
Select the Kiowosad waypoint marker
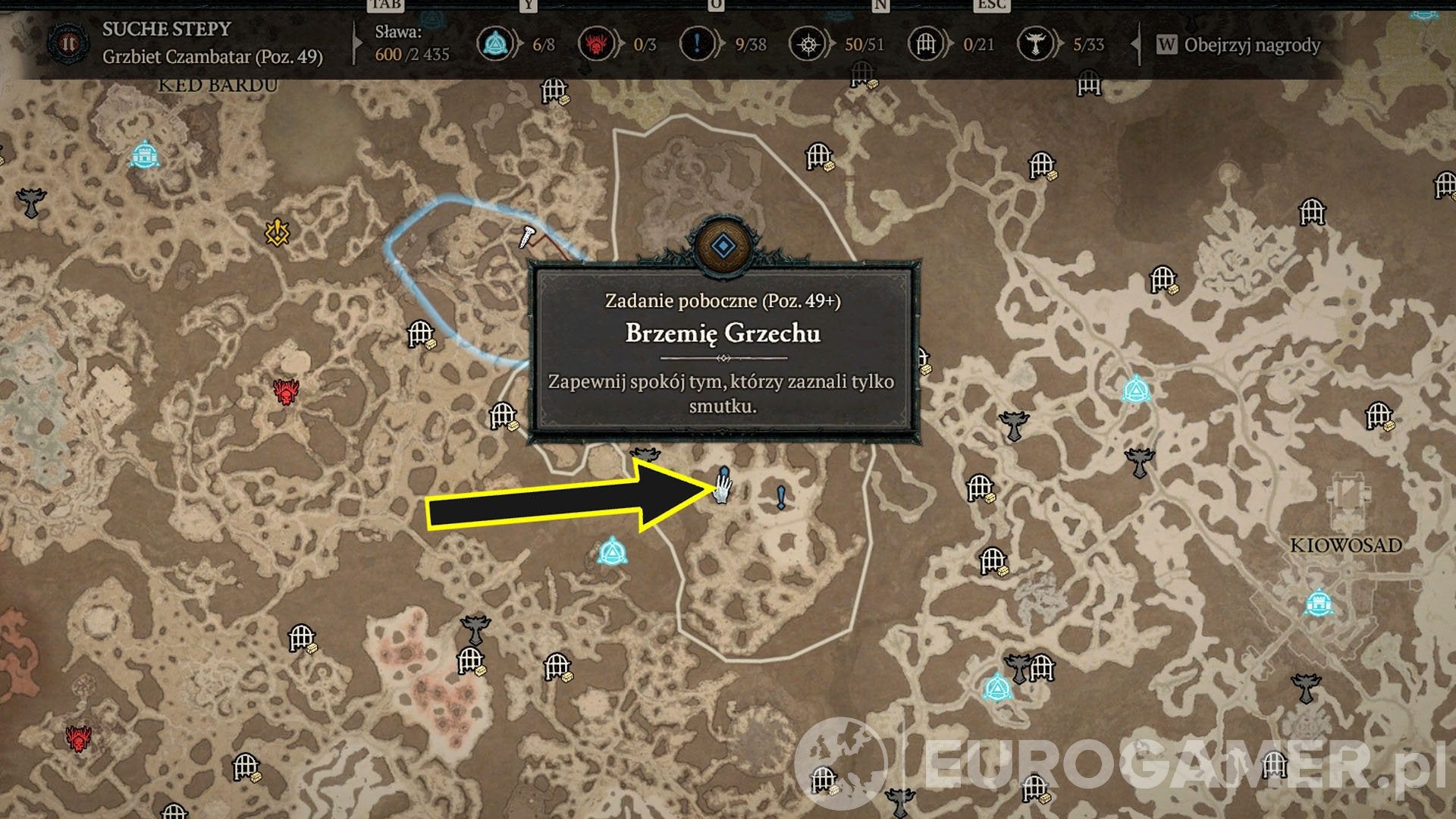pos(1319,604)
